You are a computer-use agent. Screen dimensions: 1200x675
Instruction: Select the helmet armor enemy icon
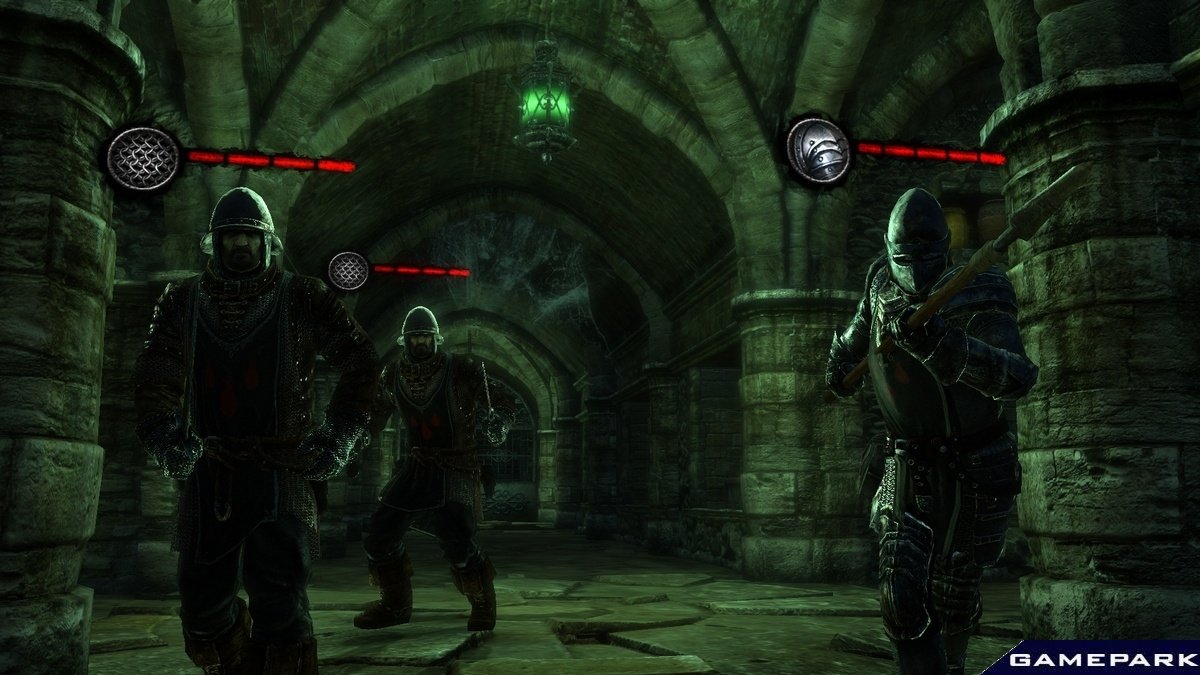818,151
